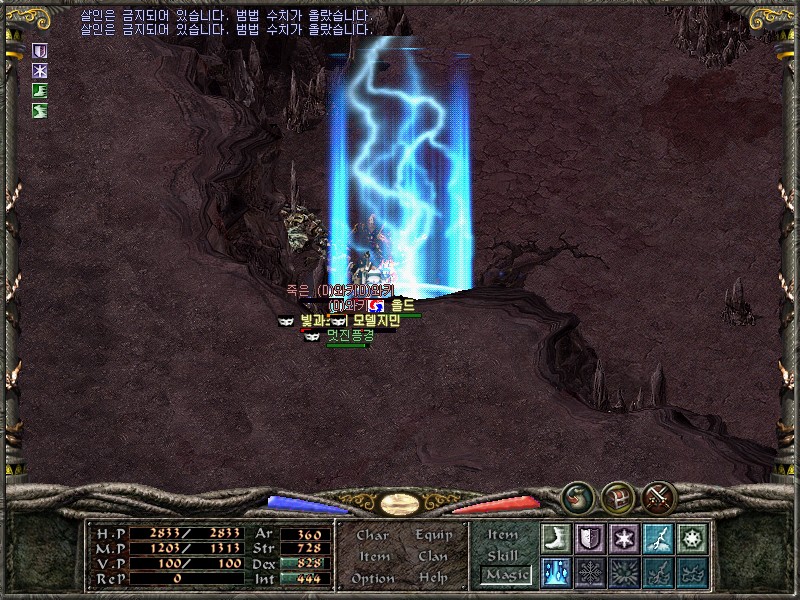Choose the dark snowflake spell slot
The image size is (800, 600).
590,573
